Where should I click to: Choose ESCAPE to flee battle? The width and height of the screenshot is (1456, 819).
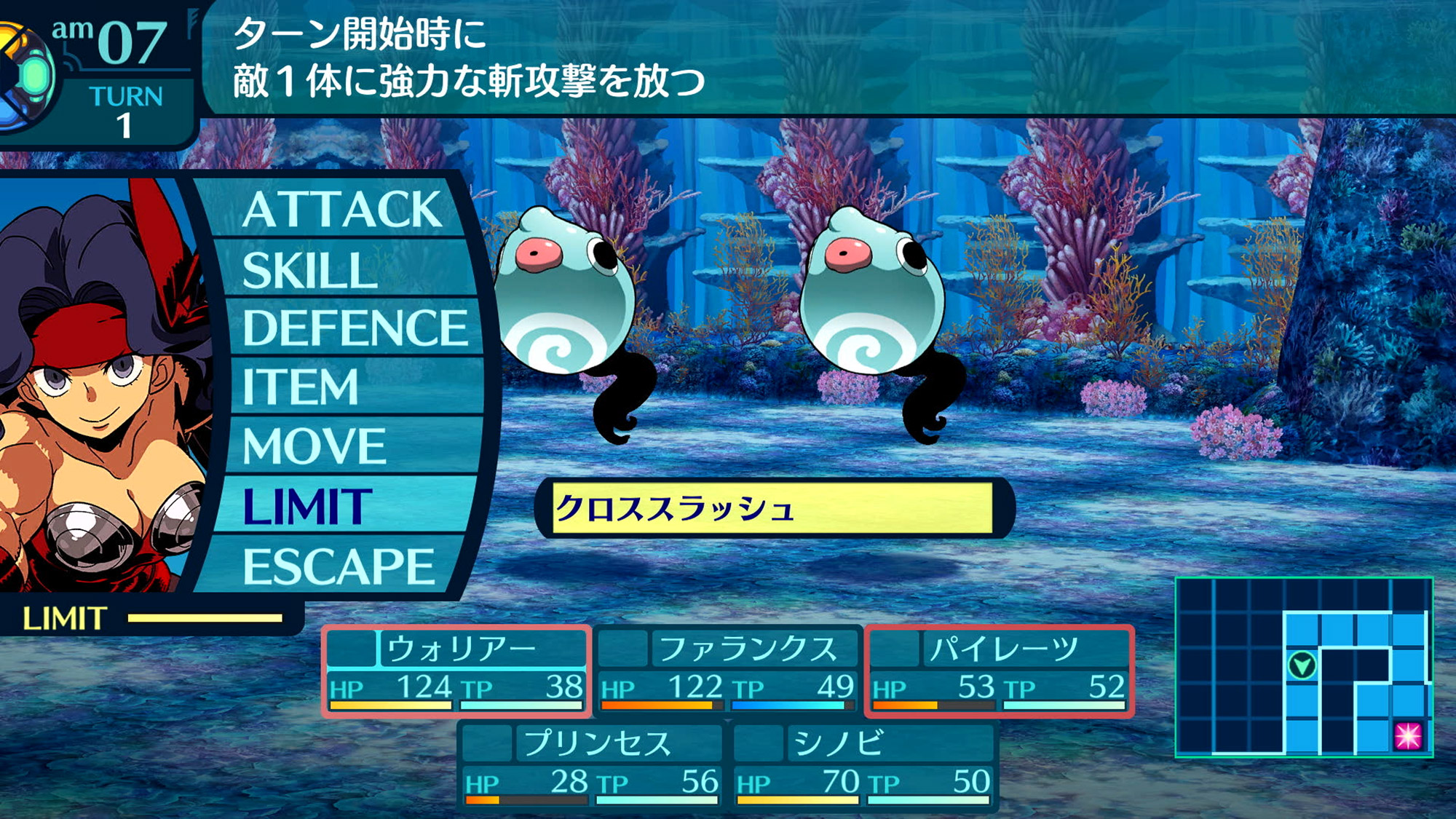pyautogui.click(x=339, y=566)
